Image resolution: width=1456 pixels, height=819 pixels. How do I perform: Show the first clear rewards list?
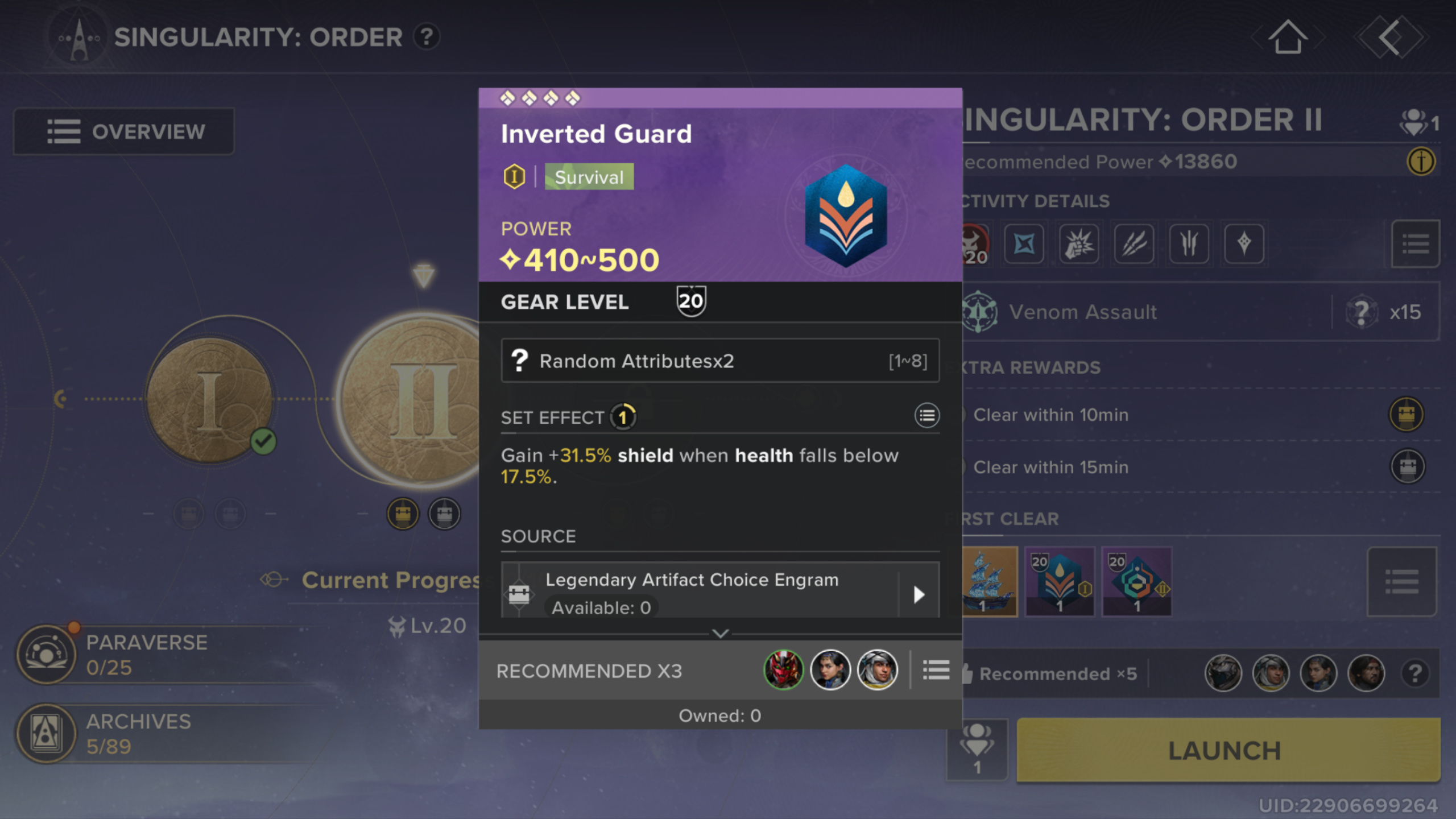(x=1401, y=581)
